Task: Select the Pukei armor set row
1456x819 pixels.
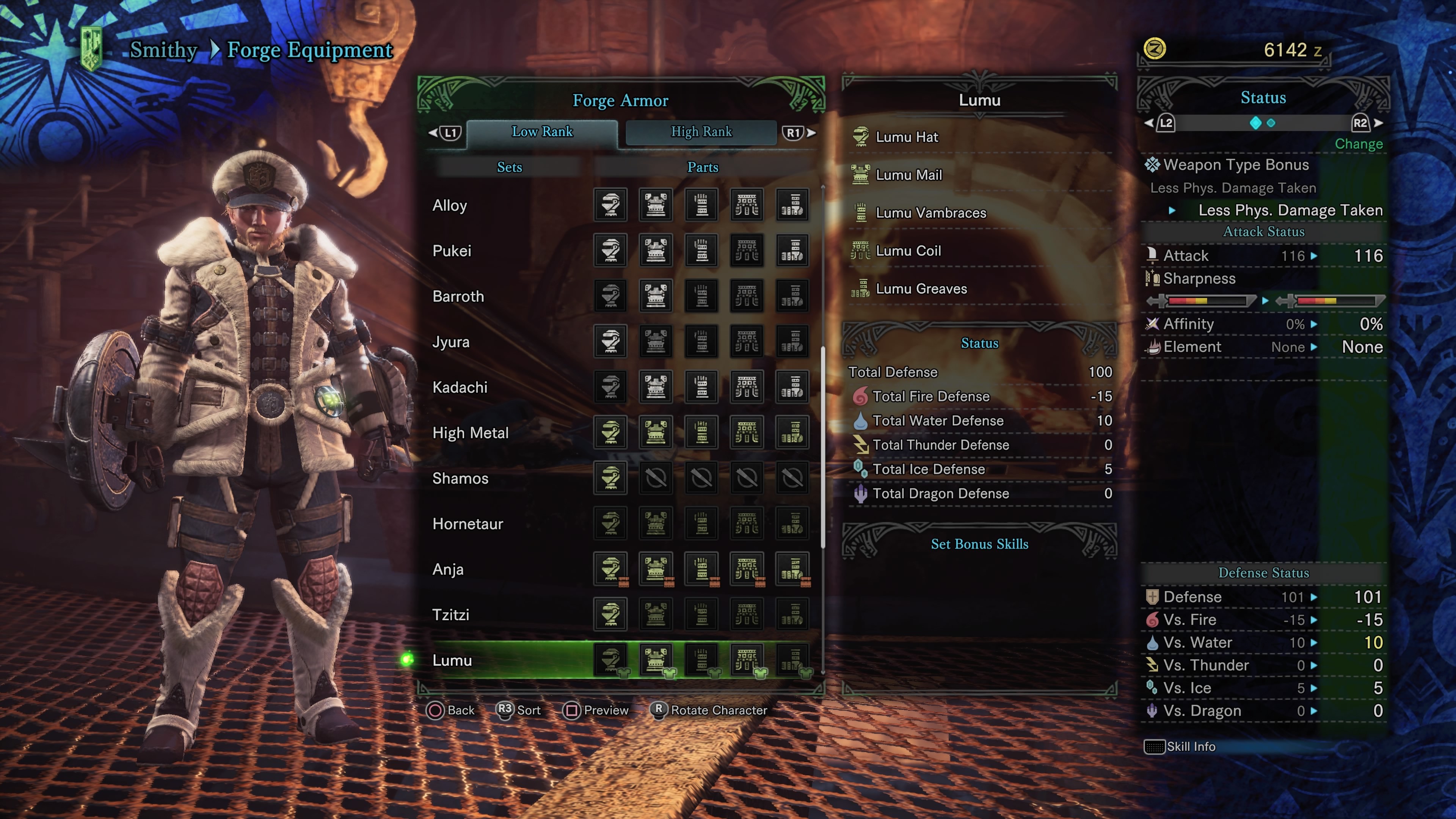Action: click(452, 251)
